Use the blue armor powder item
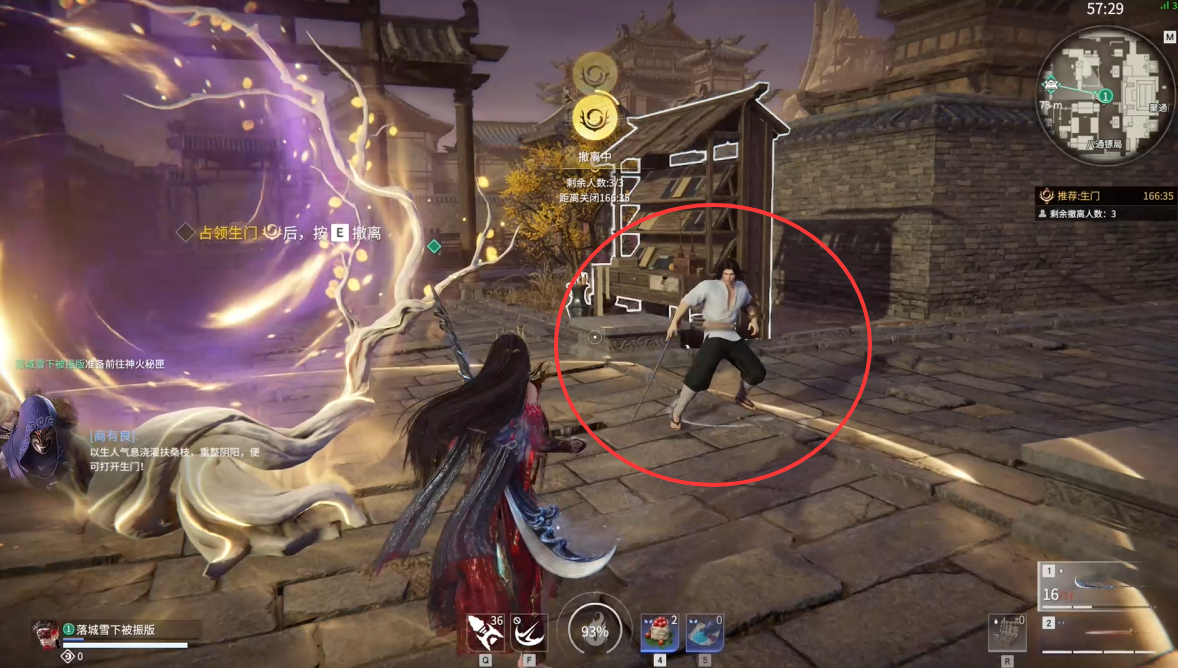 click(704, 633)
